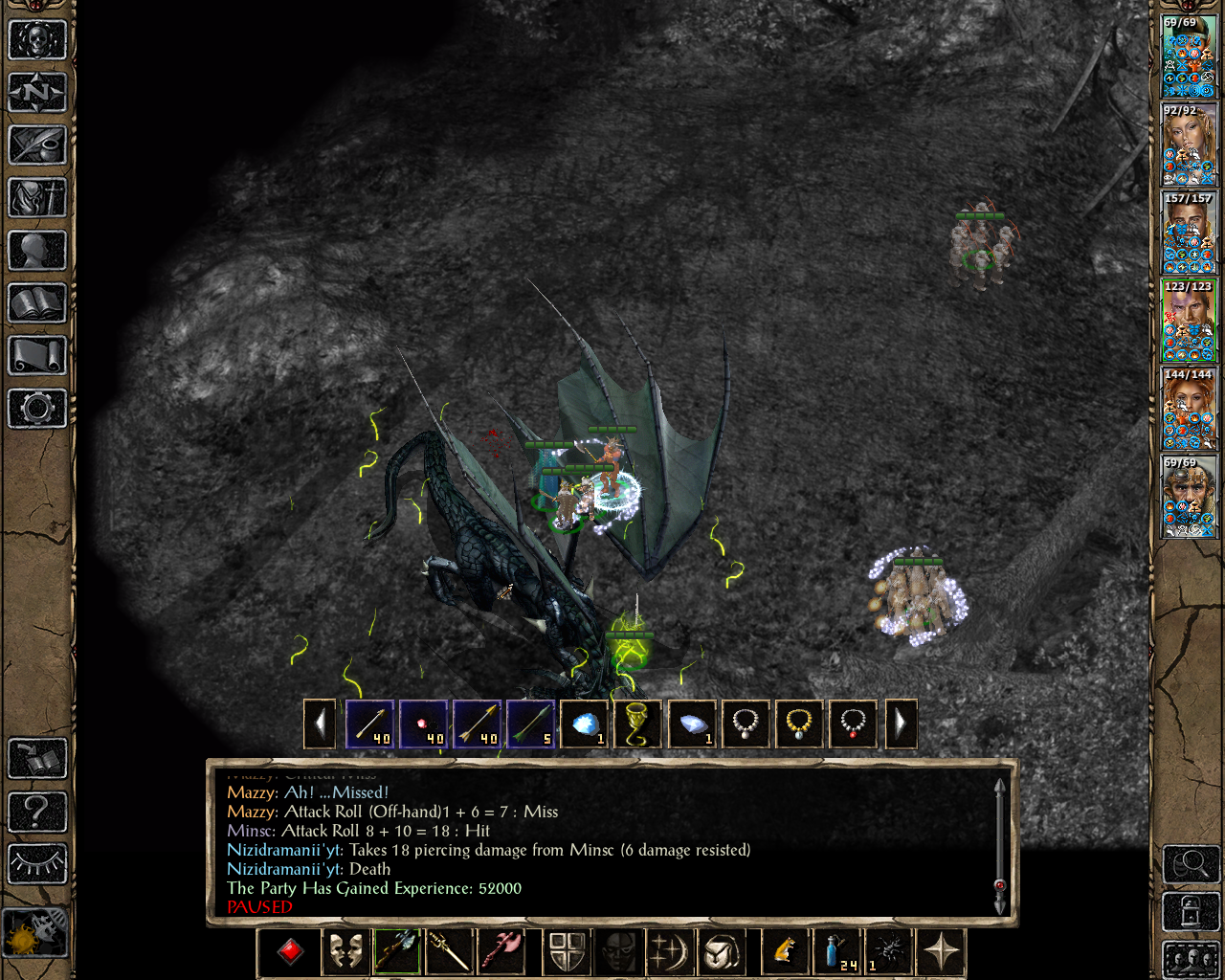Open the mage spellbook (open book)
Image resolution: width=1225 pixels, height=980 pixels.
click(x=37, y=303)
